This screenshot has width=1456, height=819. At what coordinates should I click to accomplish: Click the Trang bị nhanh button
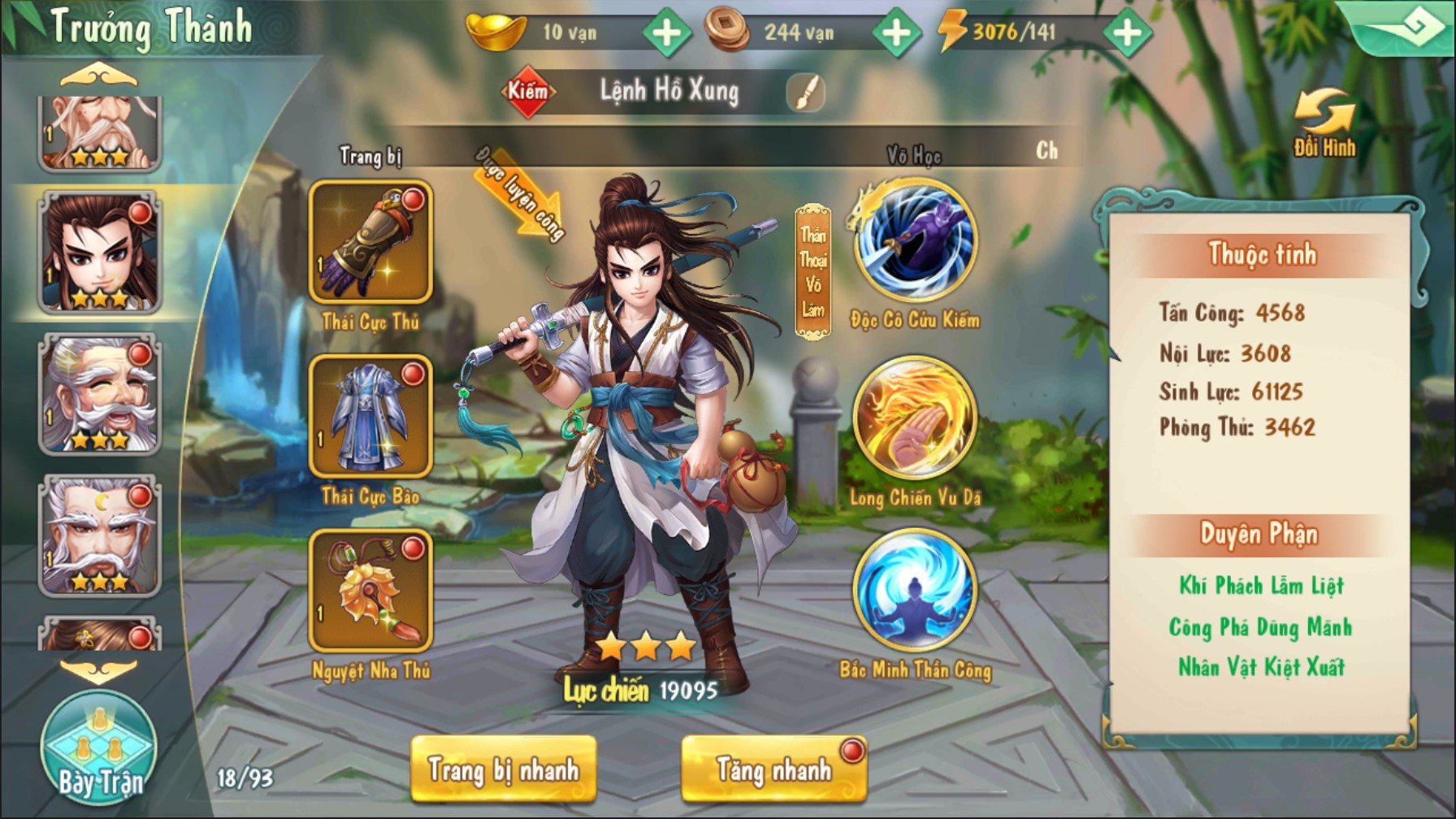[x=504, y=769]
